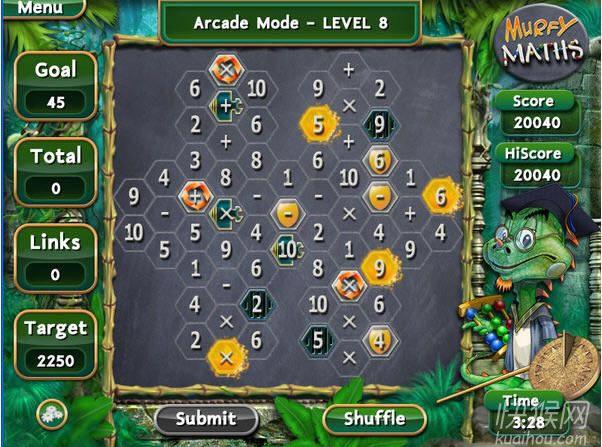Screen dimensions: 602x447
Task: Shuffle the board tiles
Action: coord(375,418)
